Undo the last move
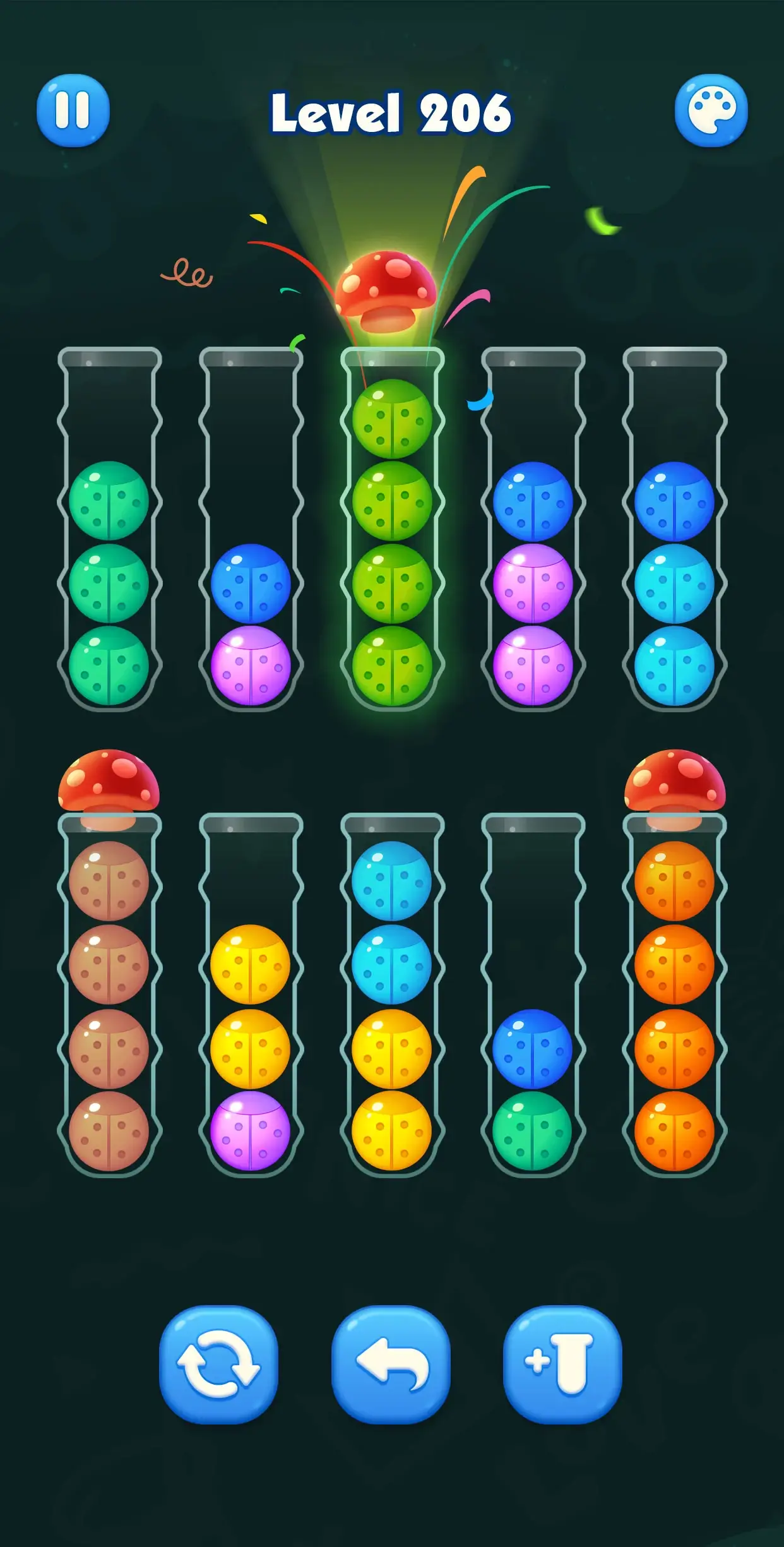The width and height of the screenshot is (784, 1547). (391, 1365)
